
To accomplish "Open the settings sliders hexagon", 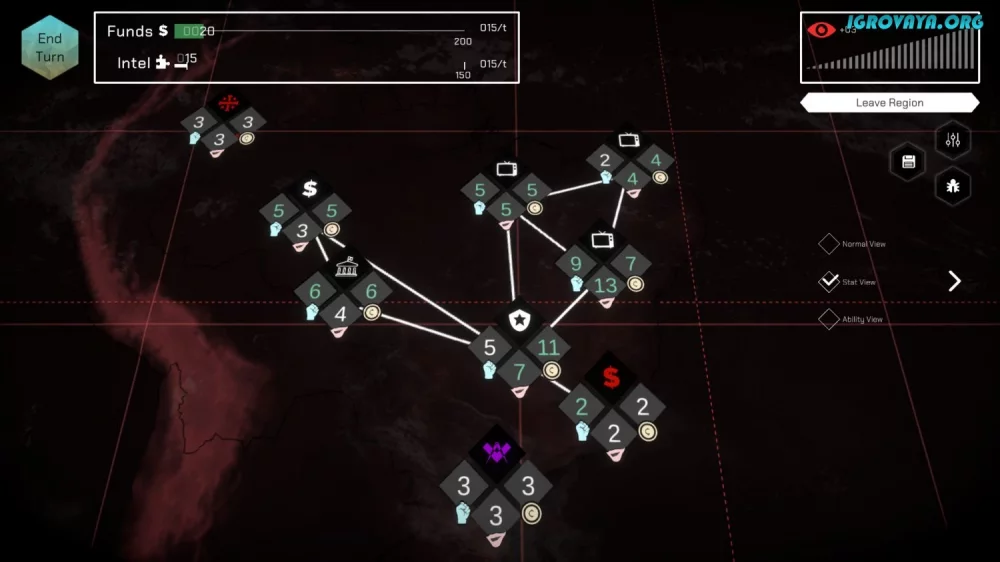I will (952, 140).
